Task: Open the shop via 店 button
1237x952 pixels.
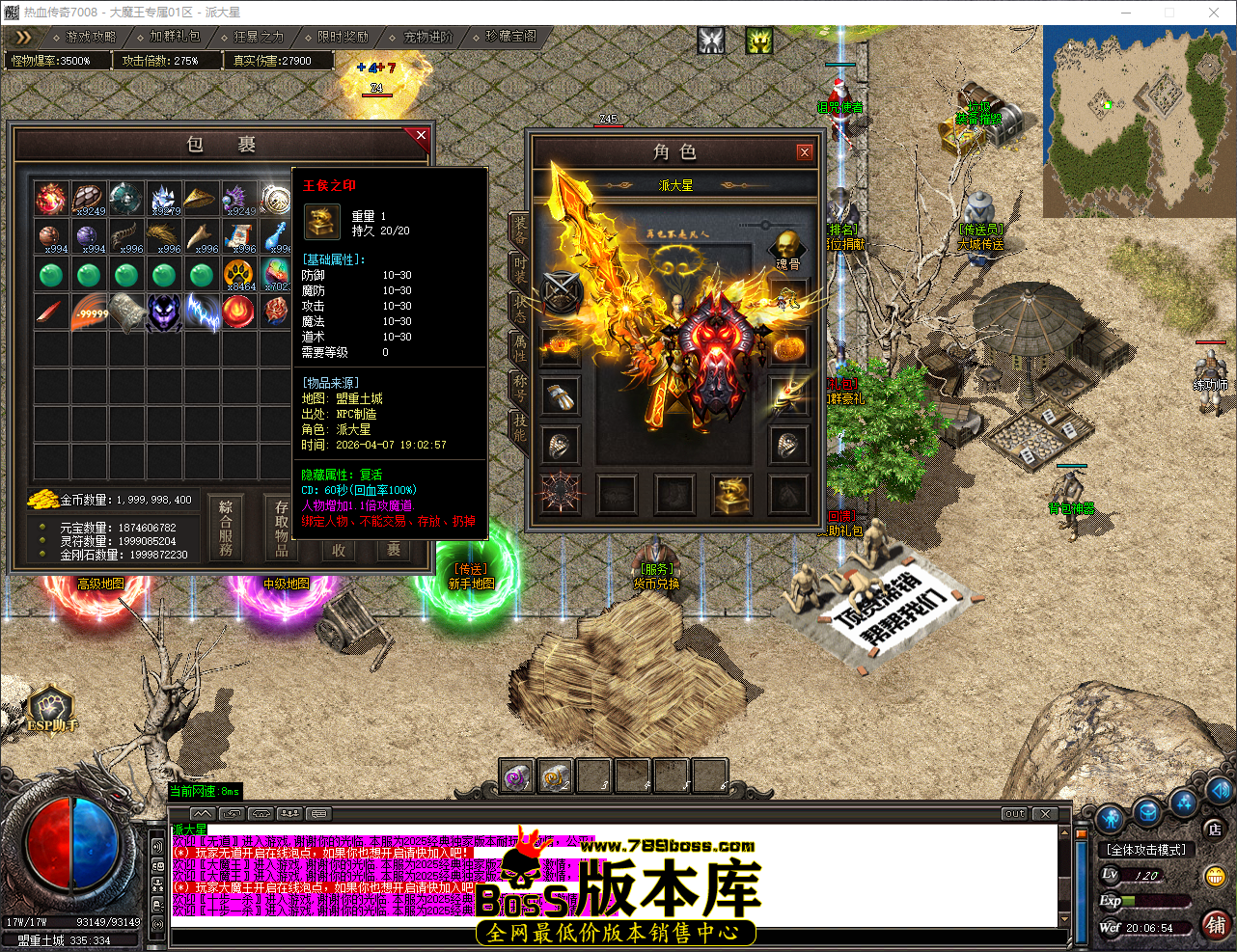Action: pos(1214,830)
